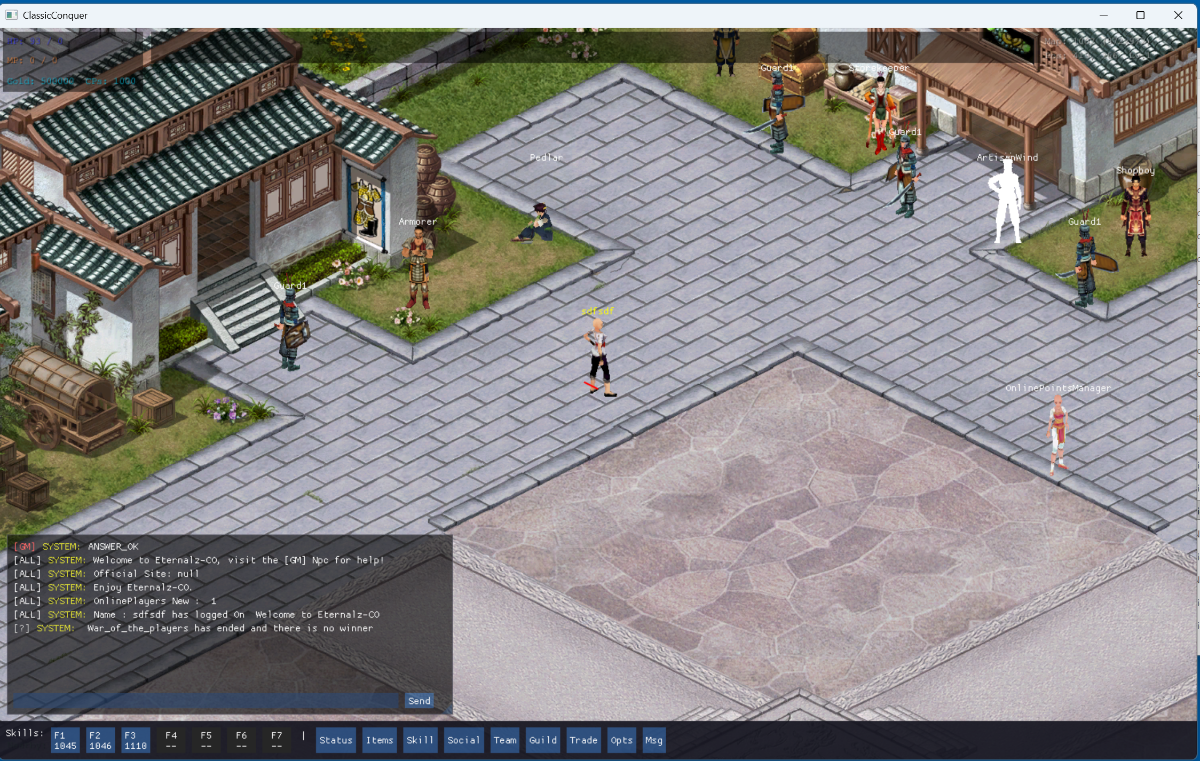Focus the chat message input box

click(x=206, y=701)
